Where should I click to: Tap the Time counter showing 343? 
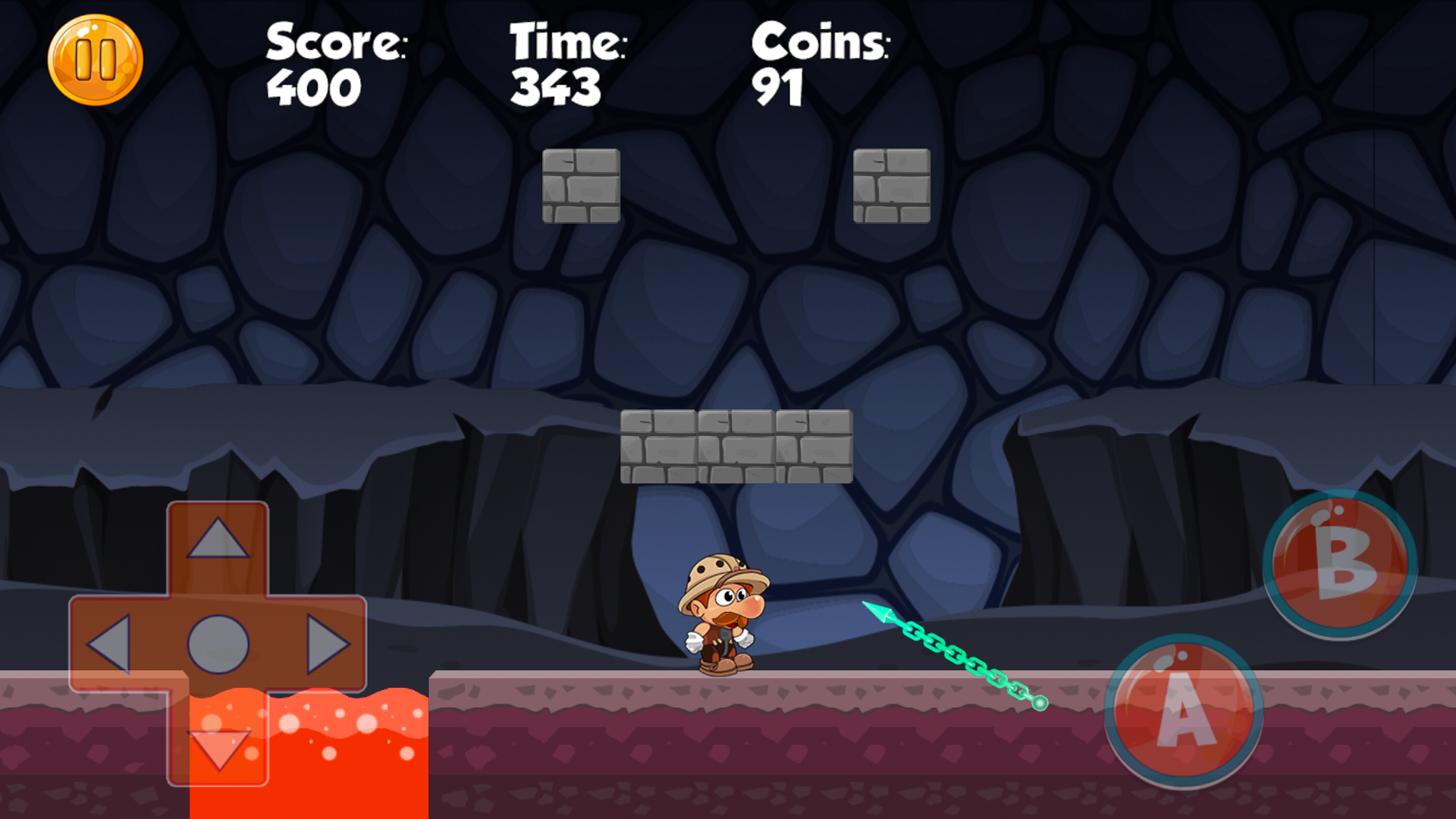click(x=557, y=83)
